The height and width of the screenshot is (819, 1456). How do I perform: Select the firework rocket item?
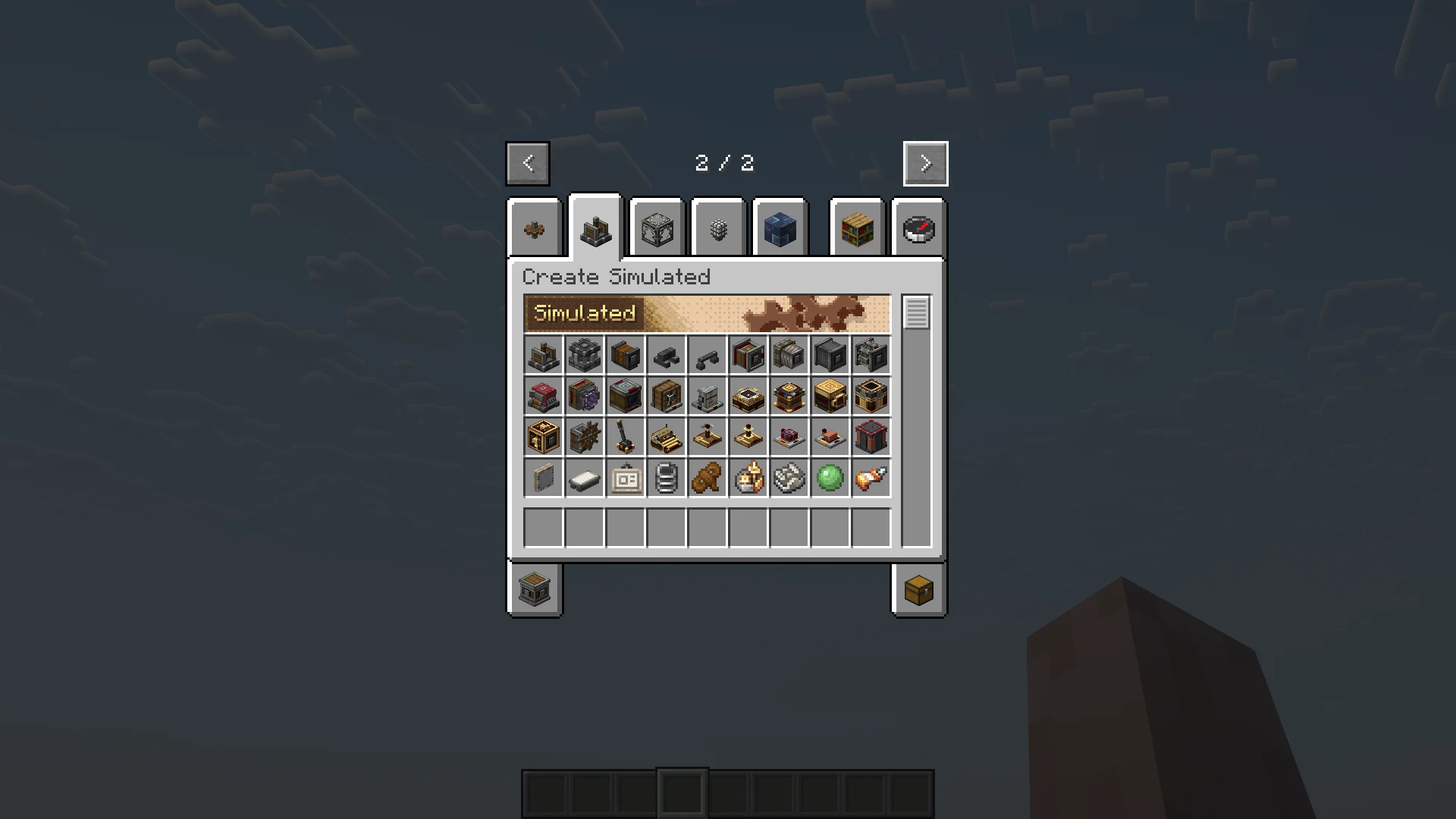click(871, 478)
